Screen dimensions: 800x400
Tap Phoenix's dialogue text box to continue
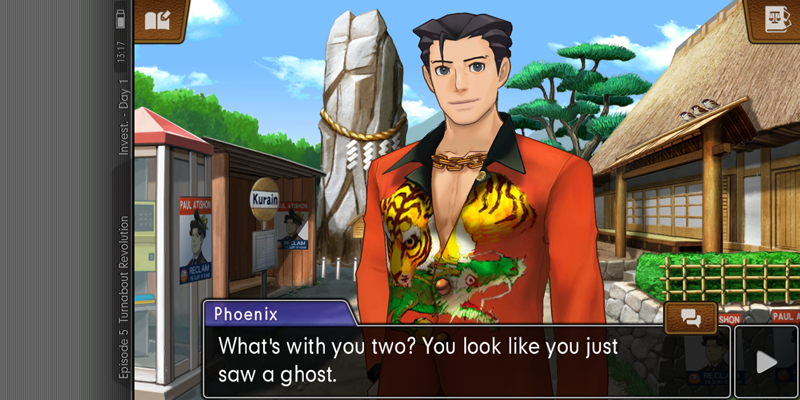click(440, 362)
